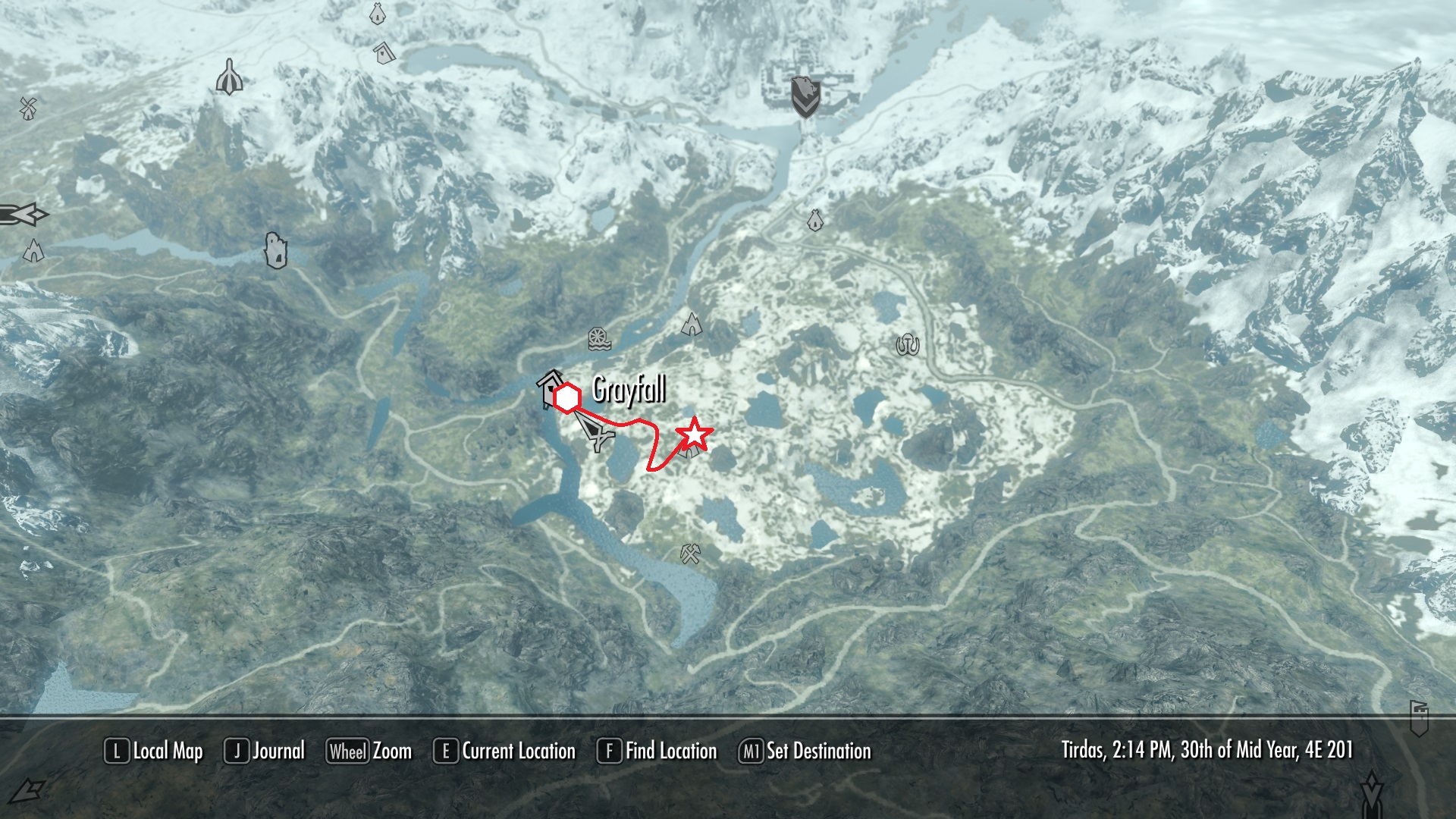Image resolution: width=1456 pixels, height=819 pixels.
Task: Open the Local Map view
Action: (154, 752)
